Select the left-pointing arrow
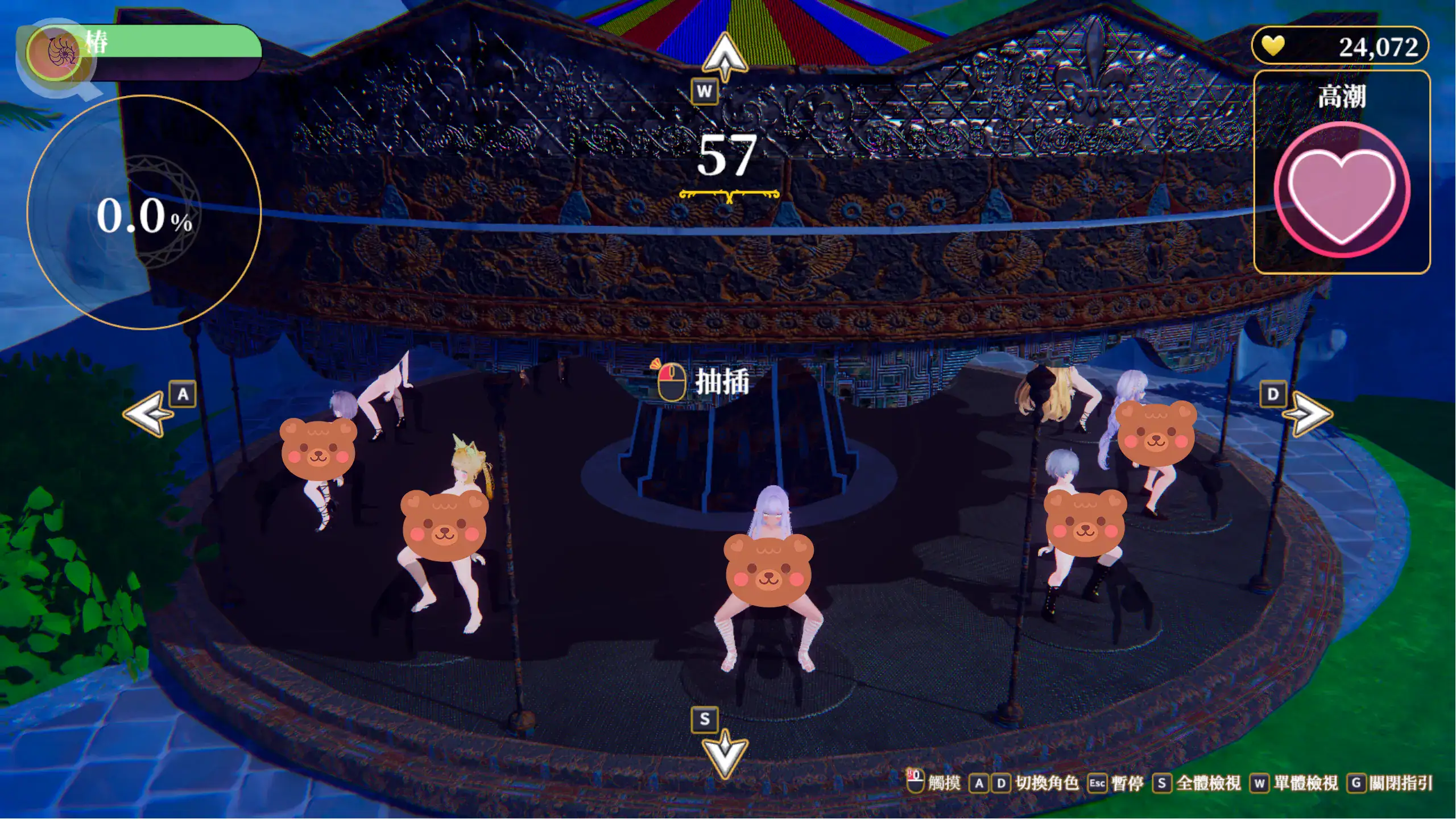 coord(148,413)
